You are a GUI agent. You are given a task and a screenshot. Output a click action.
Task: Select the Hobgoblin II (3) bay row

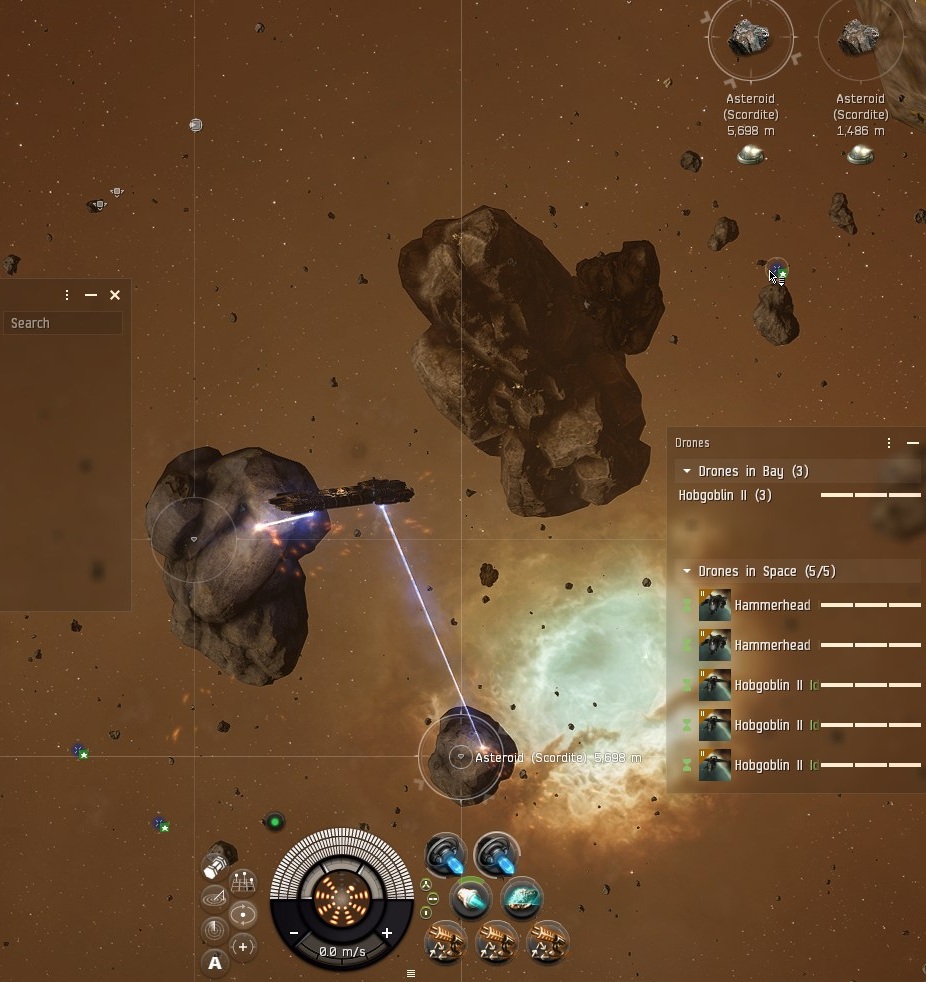(725, 495)
